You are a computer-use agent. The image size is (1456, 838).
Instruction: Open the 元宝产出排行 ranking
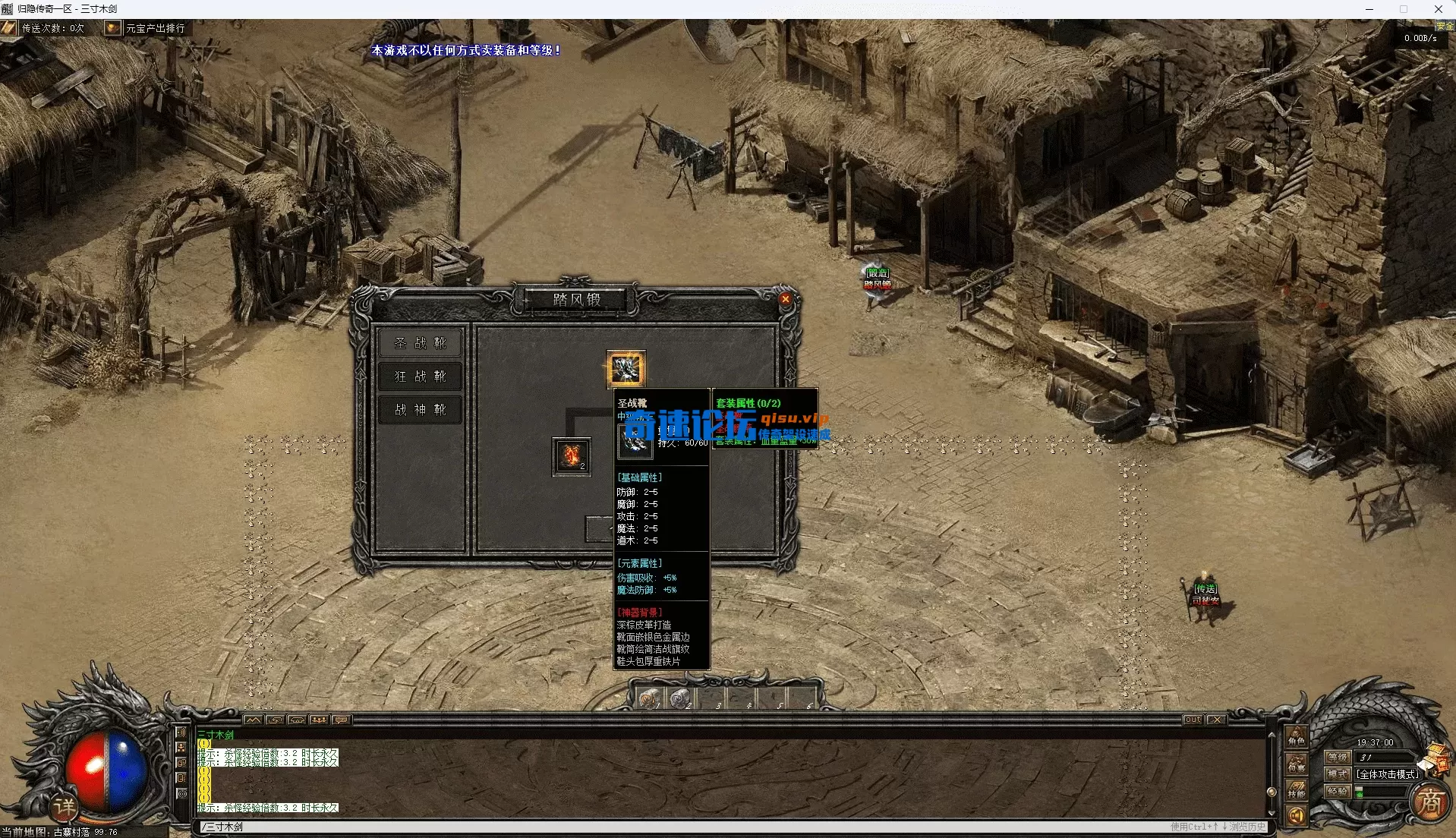pos(155,28)
